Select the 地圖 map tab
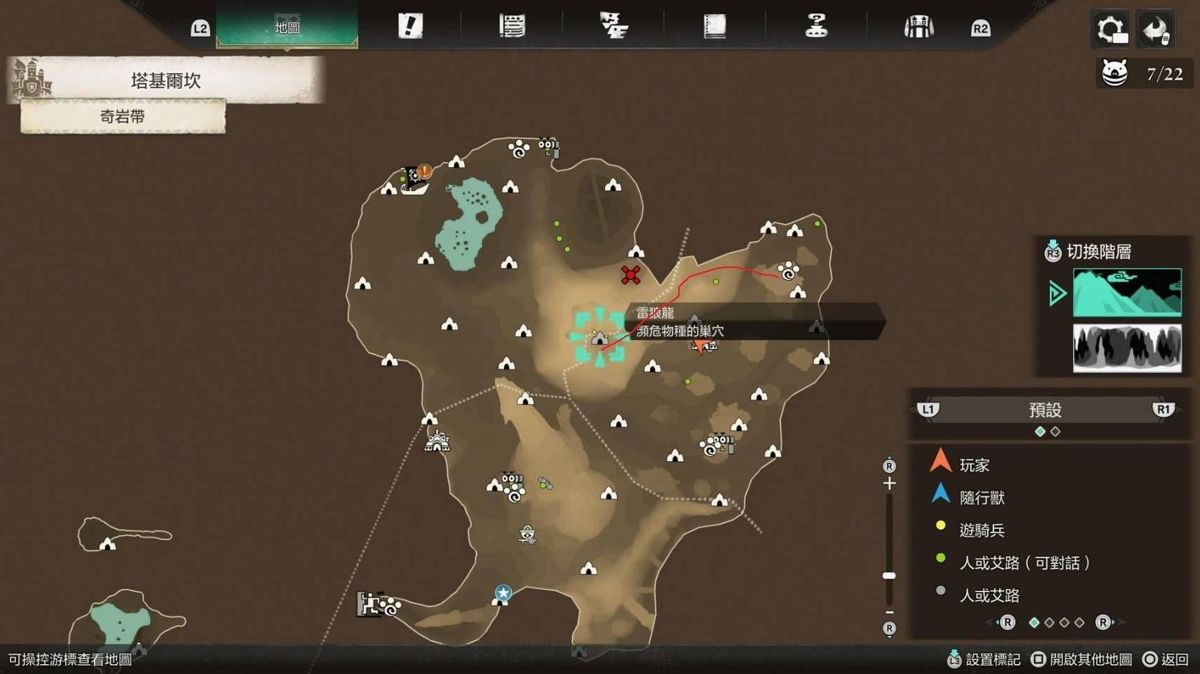Screen dimensions: 1200x674 tap(287, 27)
